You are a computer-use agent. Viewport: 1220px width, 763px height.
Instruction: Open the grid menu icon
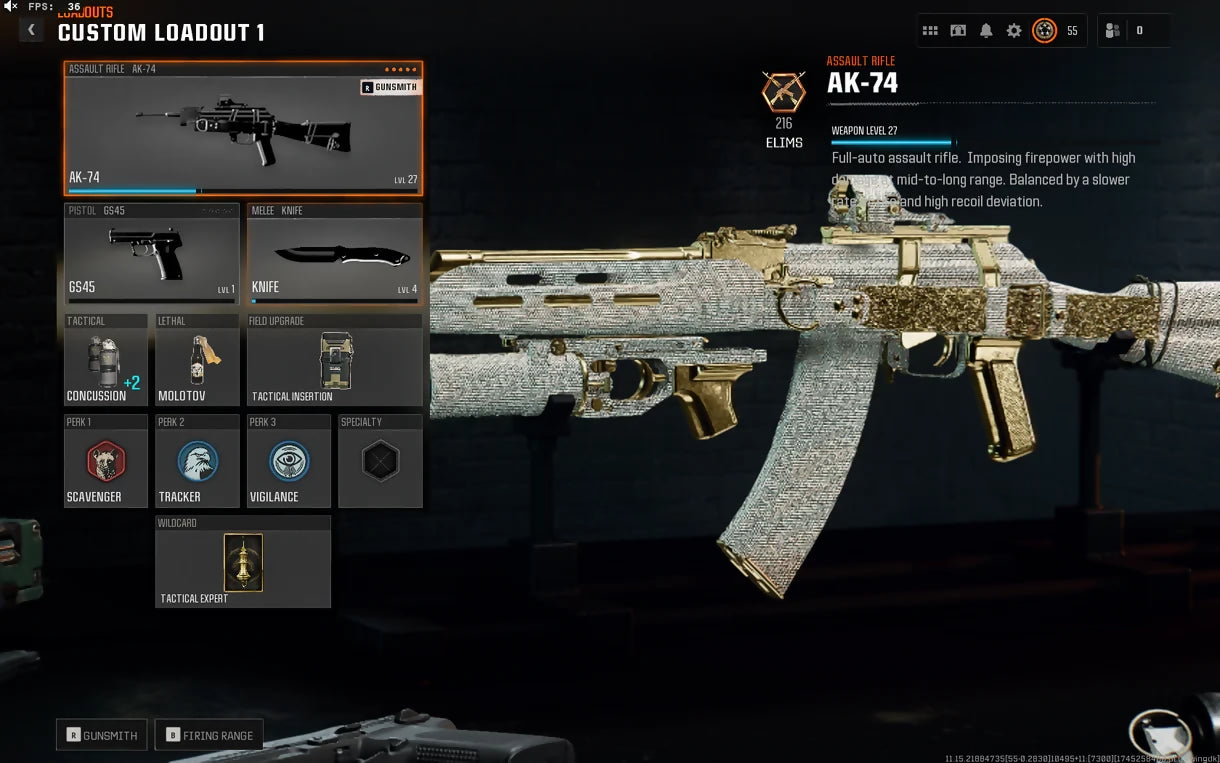click(x=930, y=31)
